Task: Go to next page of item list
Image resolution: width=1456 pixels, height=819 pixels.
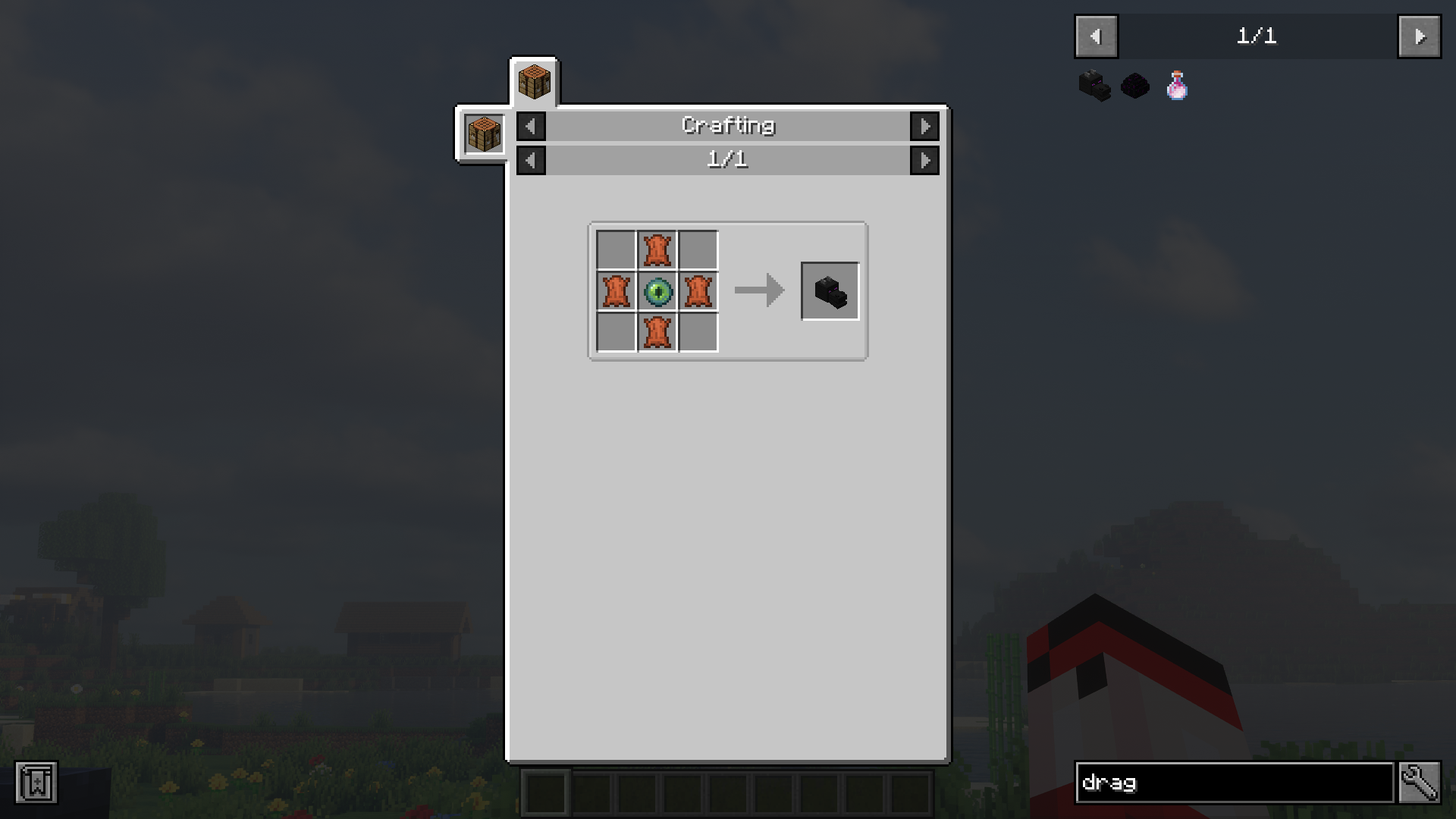Action: click(x=1419, y=36)
